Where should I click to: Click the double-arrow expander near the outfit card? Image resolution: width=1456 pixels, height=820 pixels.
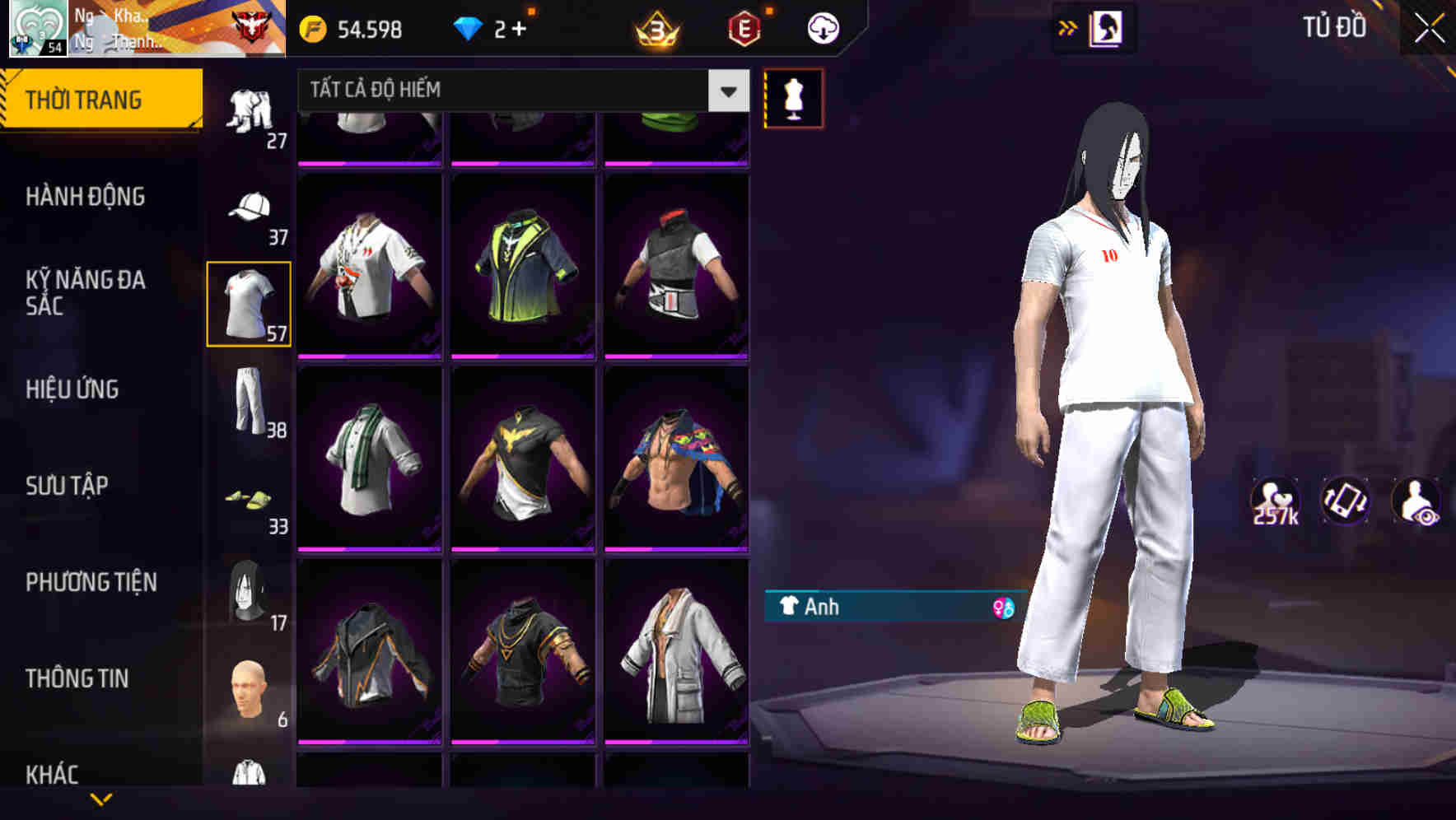click(x=1068, y=27)
